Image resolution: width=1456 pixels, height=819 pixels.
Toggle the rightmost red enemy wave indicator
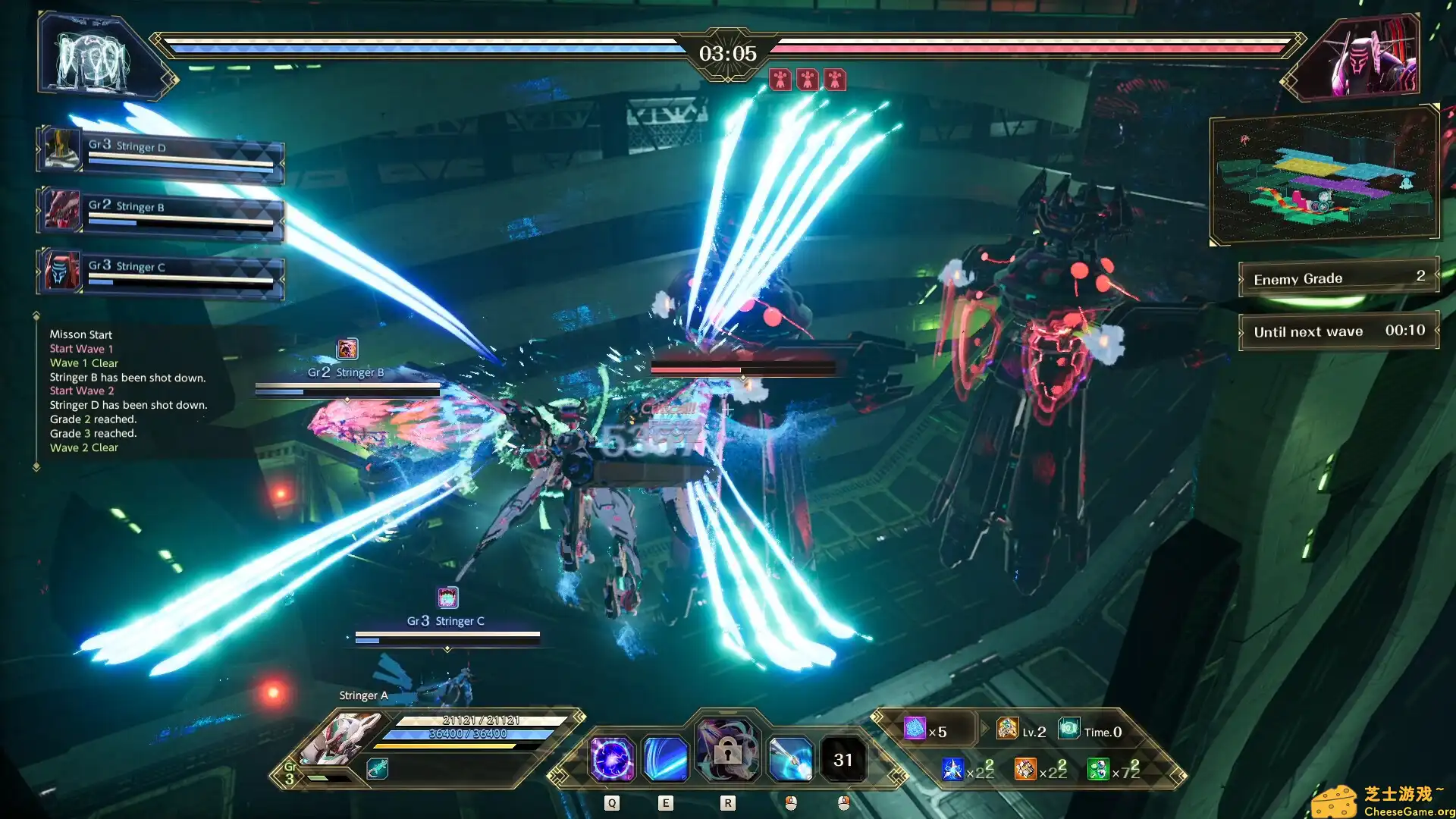[834, 80]
